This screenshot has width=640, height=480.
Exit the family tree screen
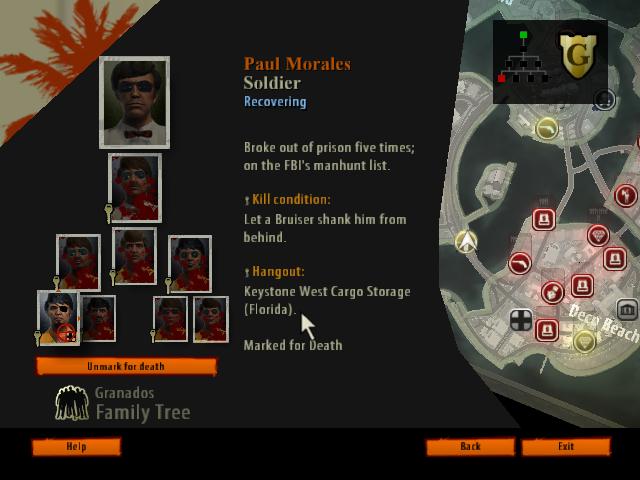tap(566, 447)
